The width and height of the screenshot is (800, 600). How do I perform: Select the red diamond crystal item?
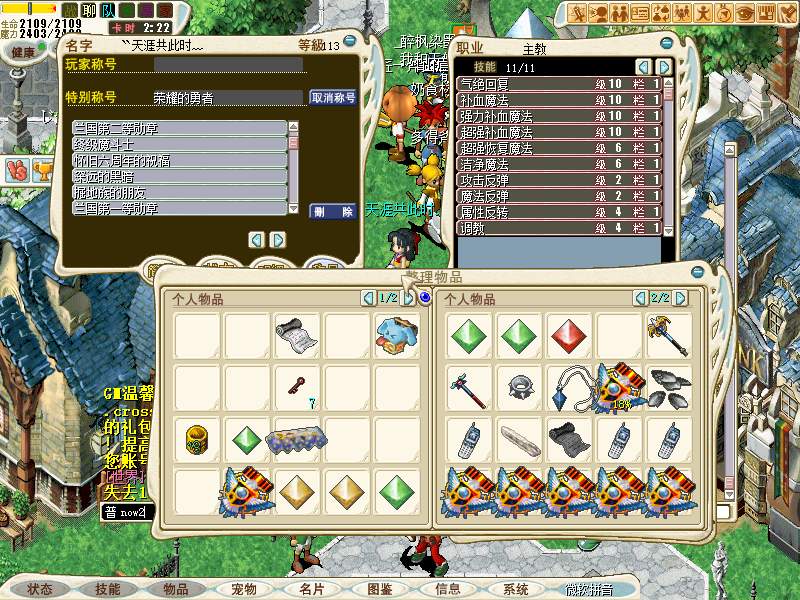pyautogui.click(x=569, y=335)
